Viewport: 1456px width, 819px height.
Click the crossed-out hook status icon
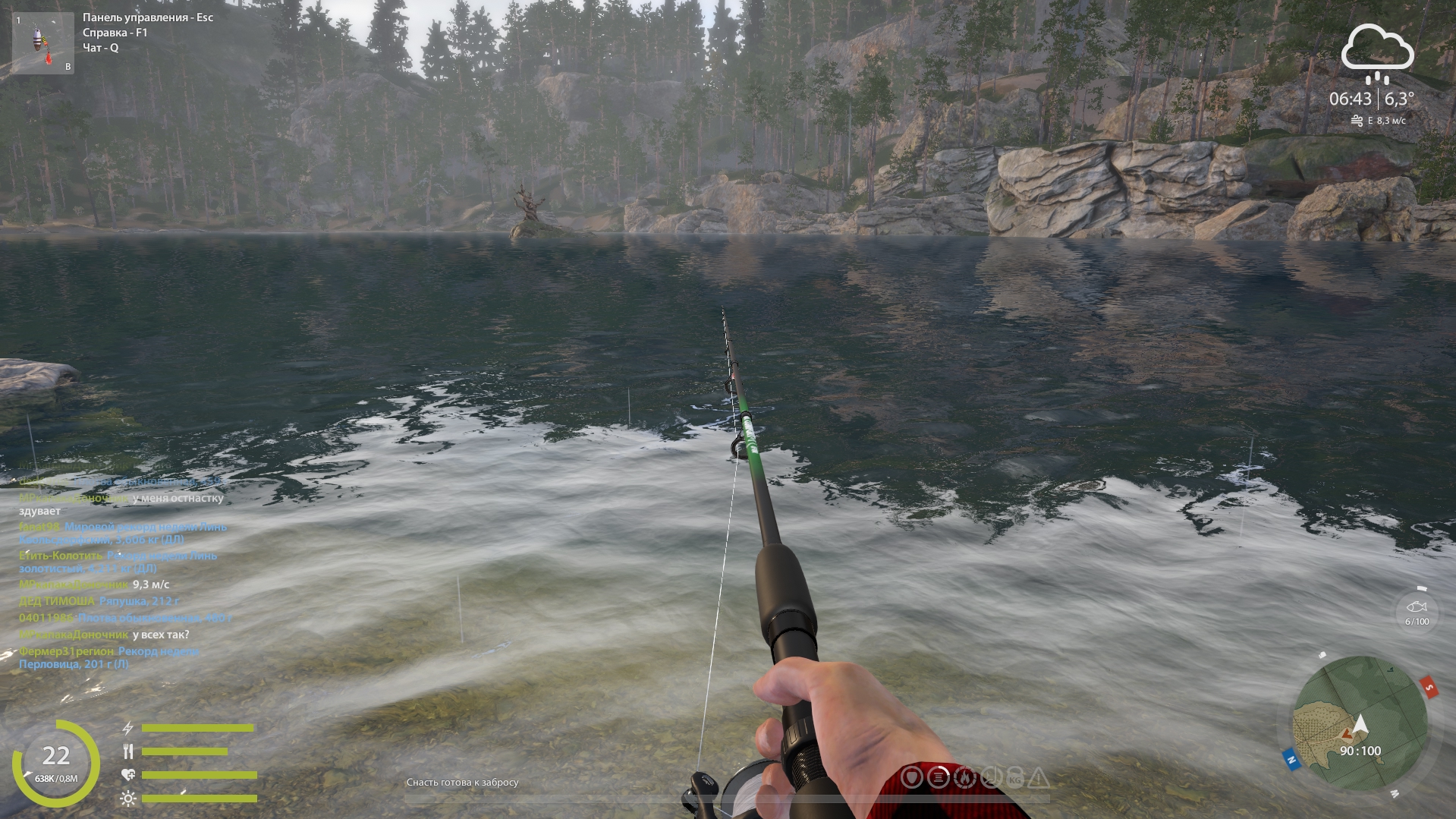(x=990, y=777)
